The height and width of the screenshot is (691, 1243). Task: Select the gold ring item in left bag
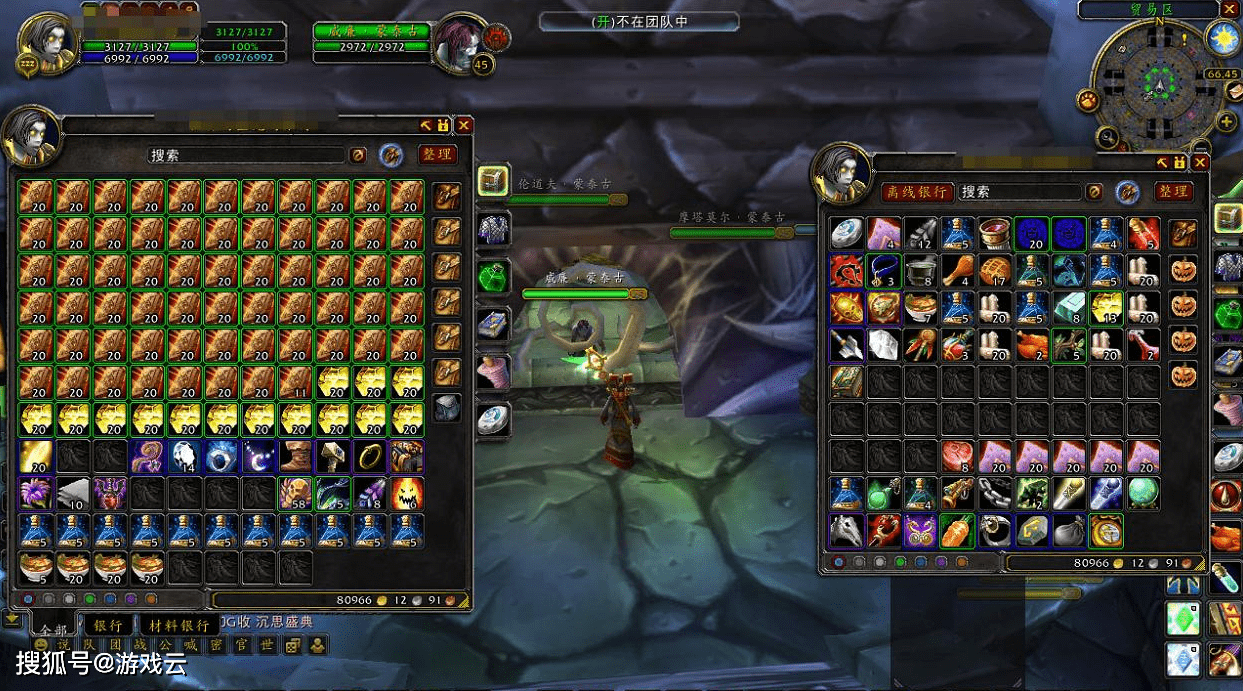(370, 456)
